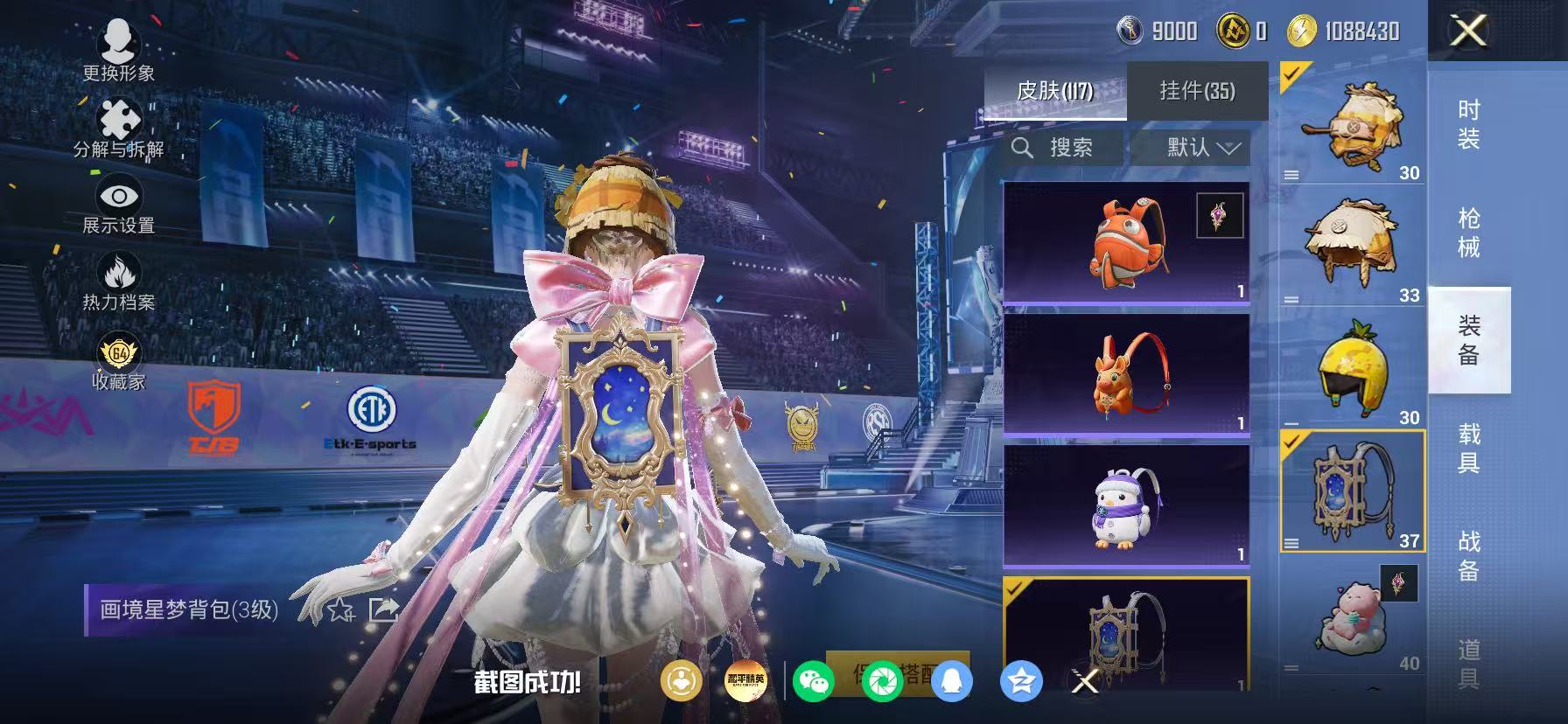Open the 分解与拆解 dismantle panel
This screenshot has width=1568, height=724.
[121, 124]
